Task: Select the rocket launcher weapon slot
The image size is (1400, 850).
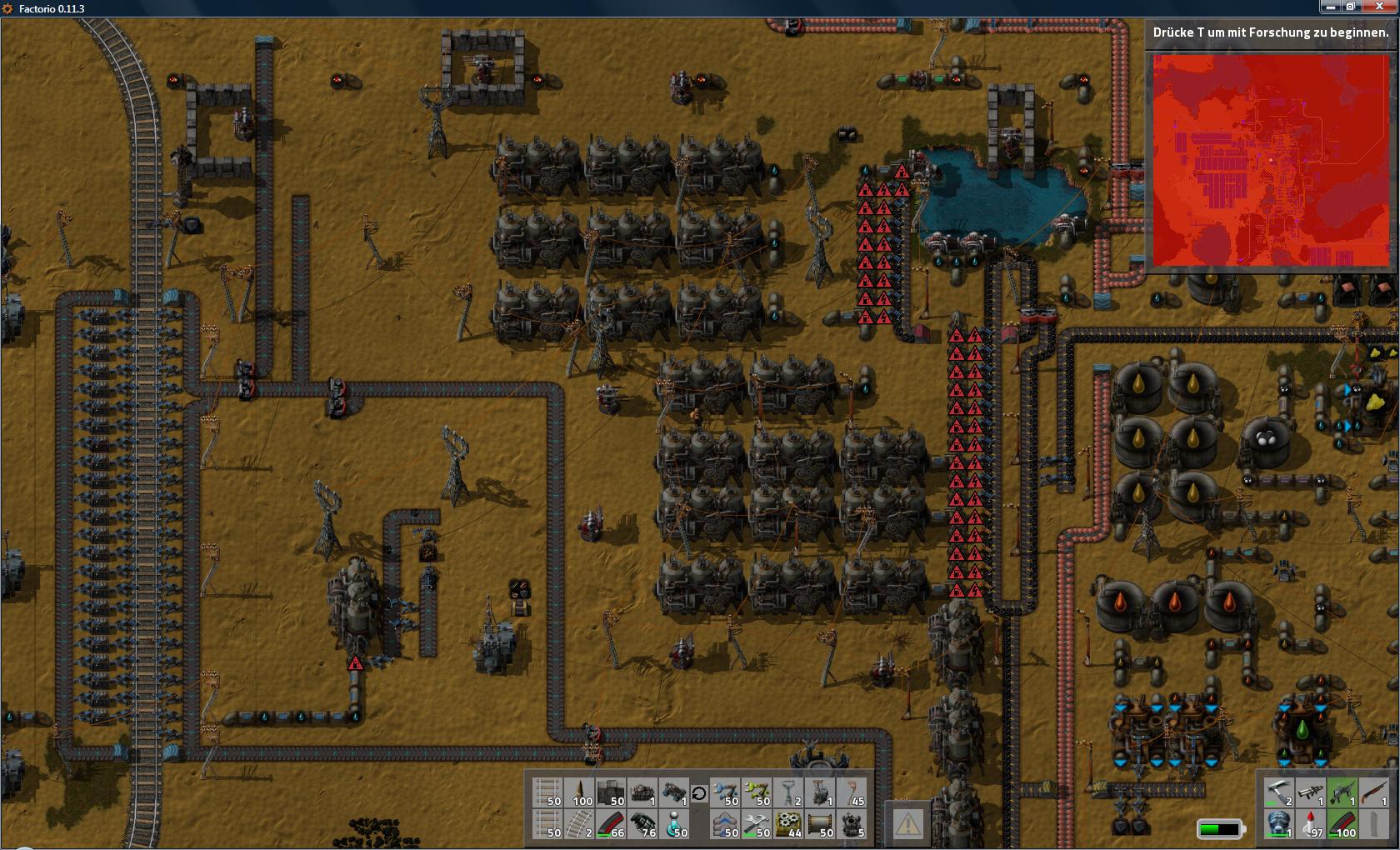Action: coord(1310,792)
